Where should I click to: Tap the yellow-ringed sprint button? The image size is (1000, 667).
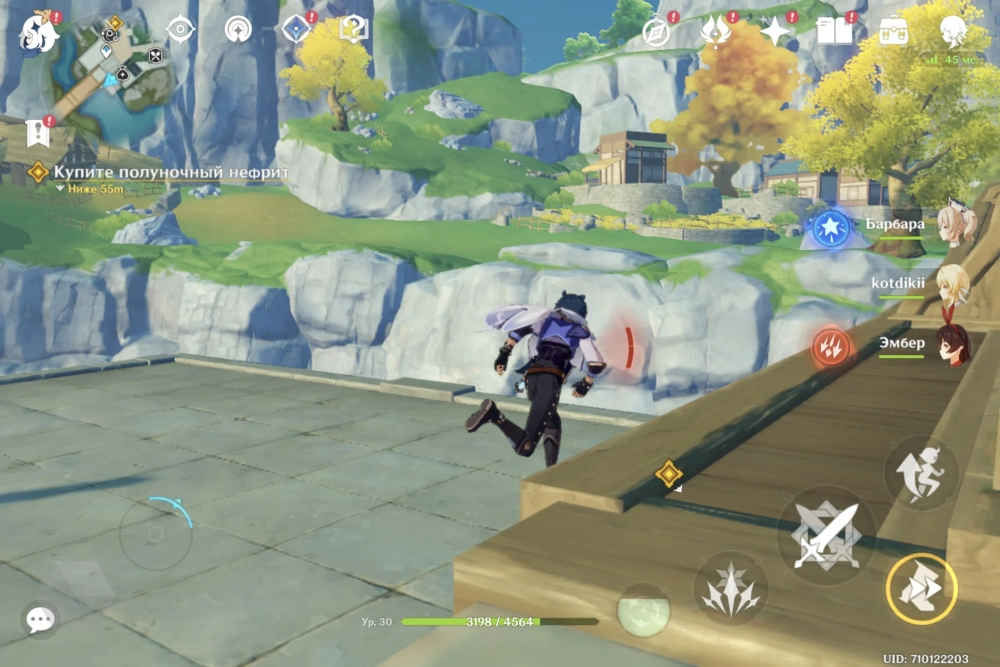(921, 589)
